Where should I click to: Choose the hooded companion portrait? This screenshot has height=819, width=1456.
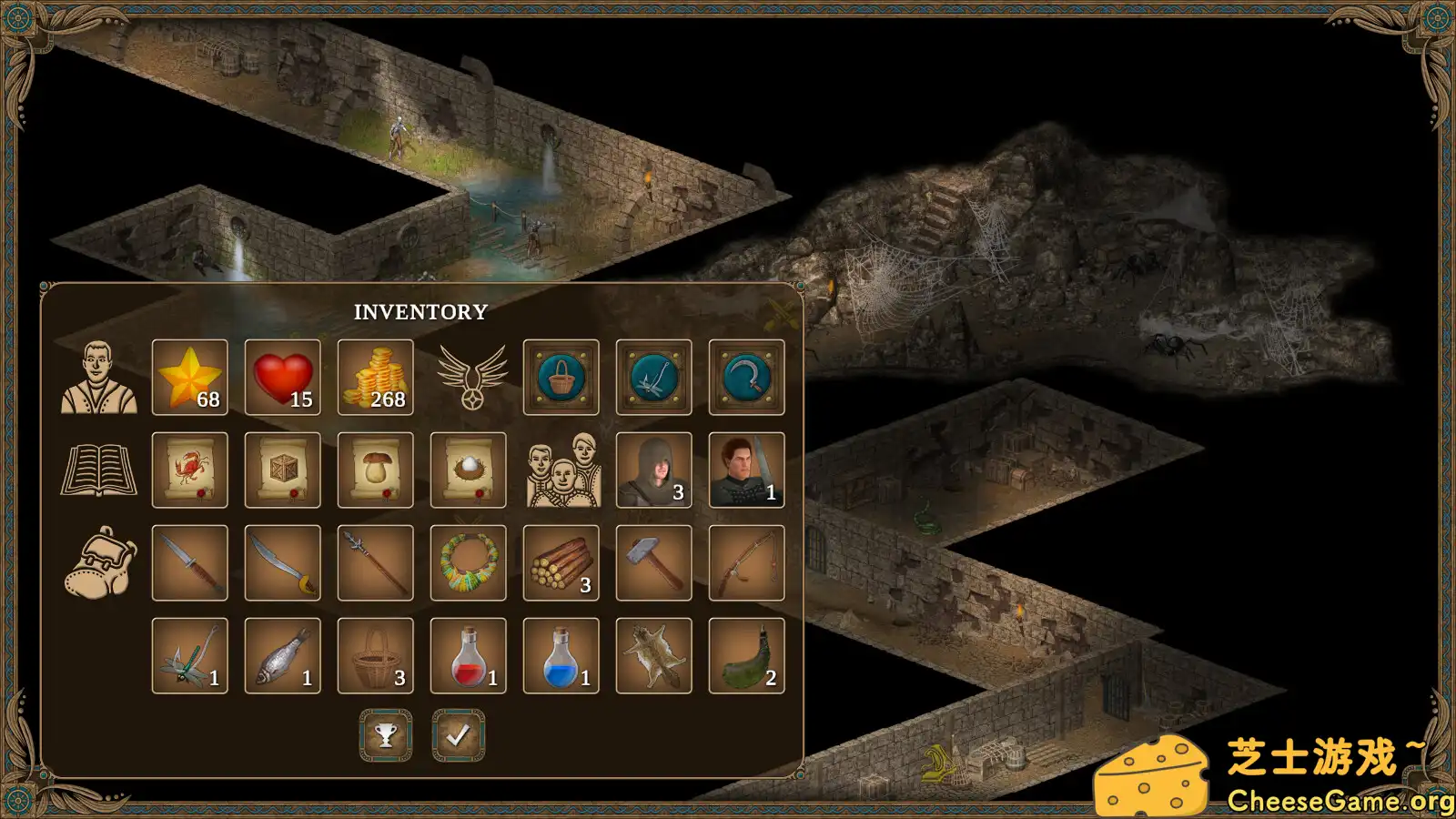tap(653, 470)
